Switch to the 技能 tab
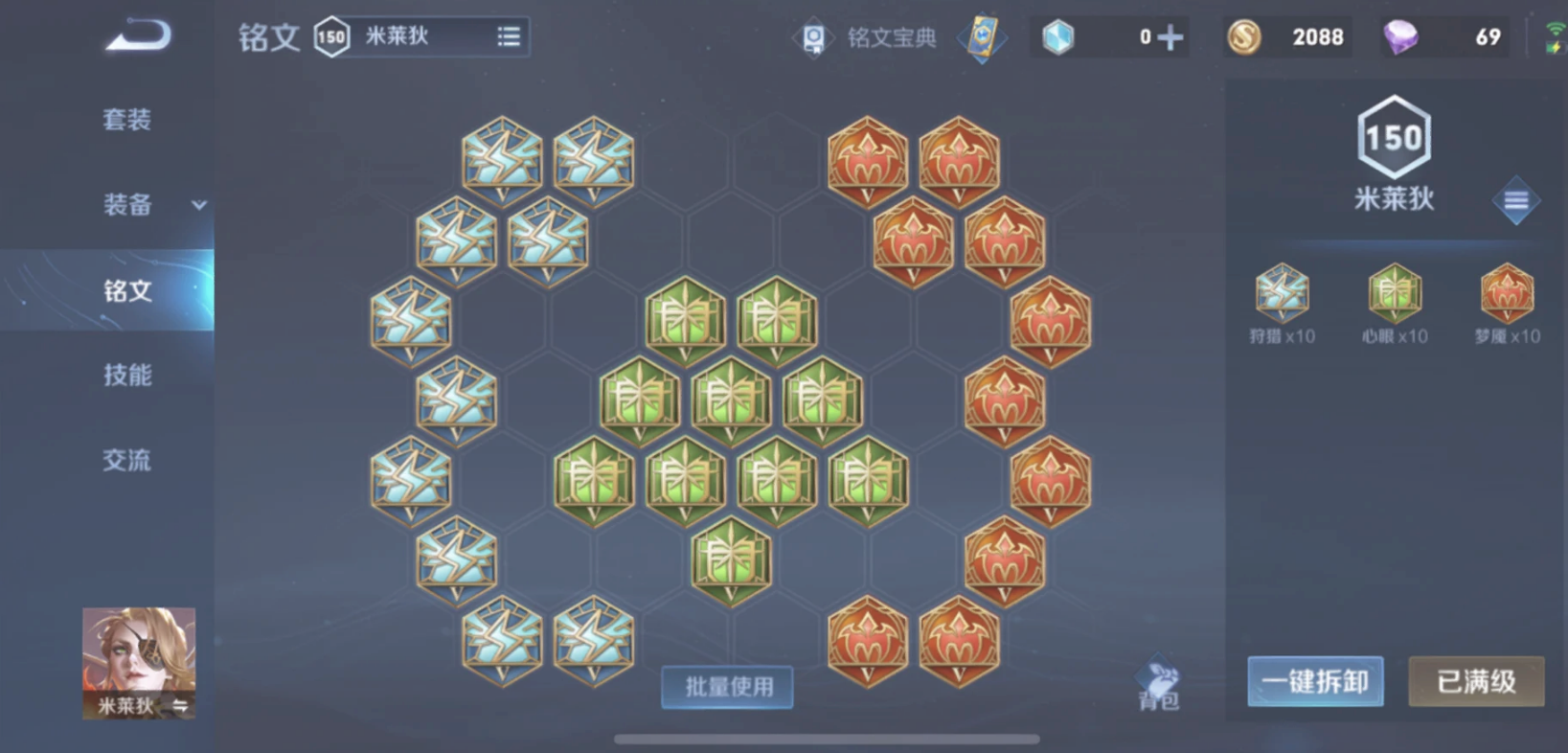 [x=126, y=376]
